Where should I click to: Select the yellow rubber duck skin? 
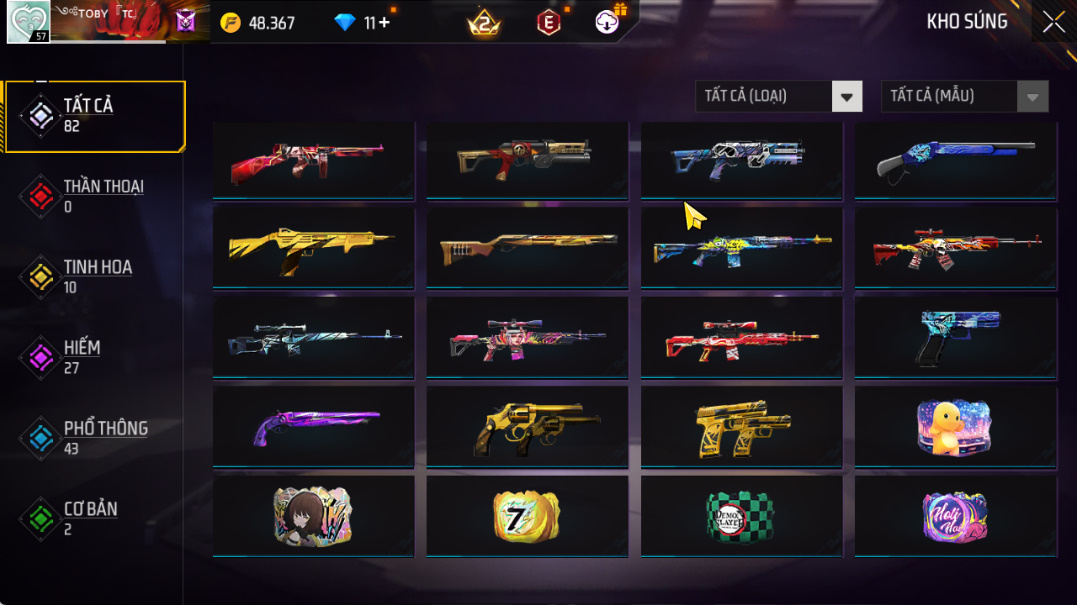point(955,427)
